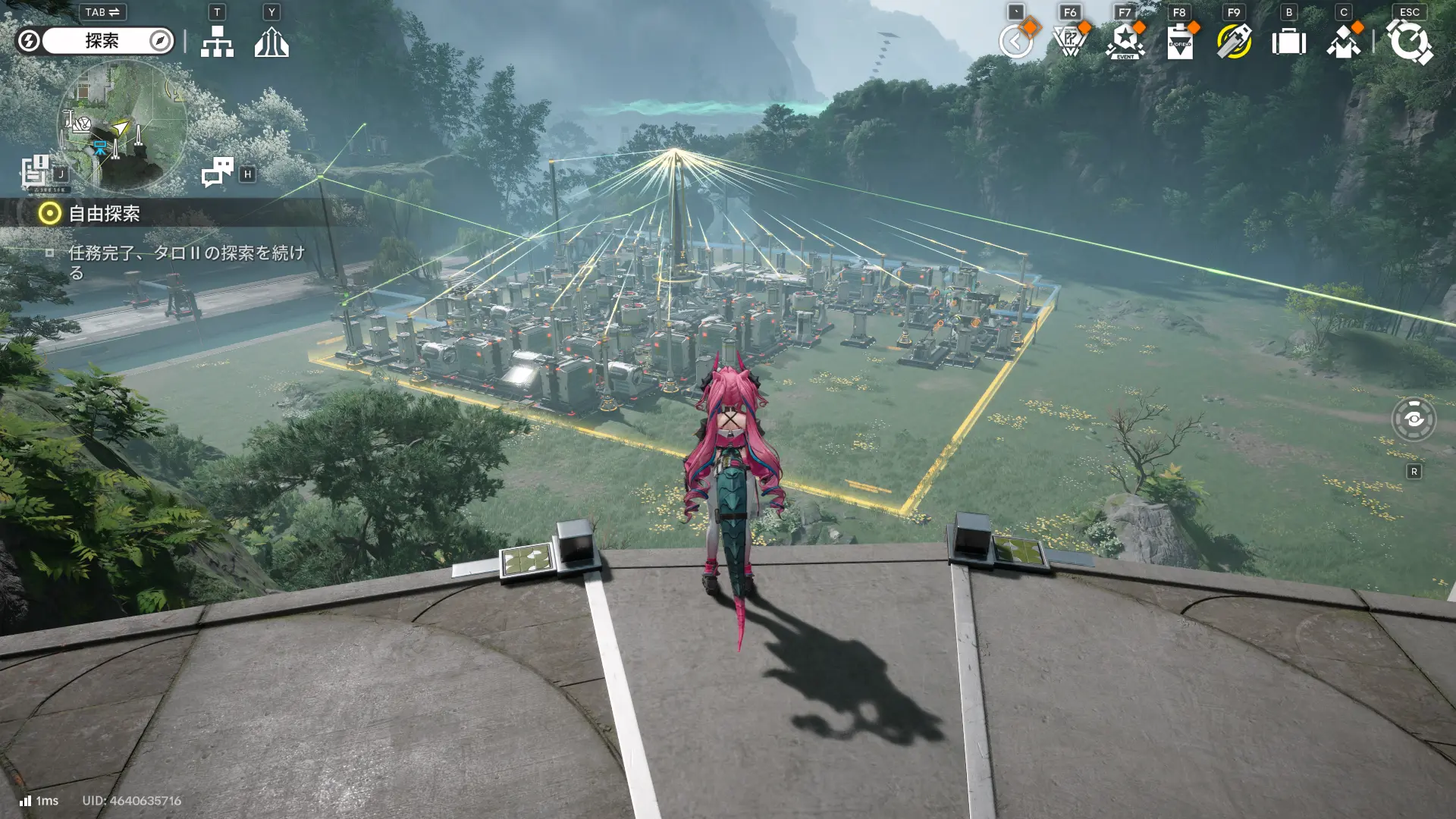Open the Endfield clipboard icon
The height and width of the screenshot is (819, 1456).
(1179, 42)
